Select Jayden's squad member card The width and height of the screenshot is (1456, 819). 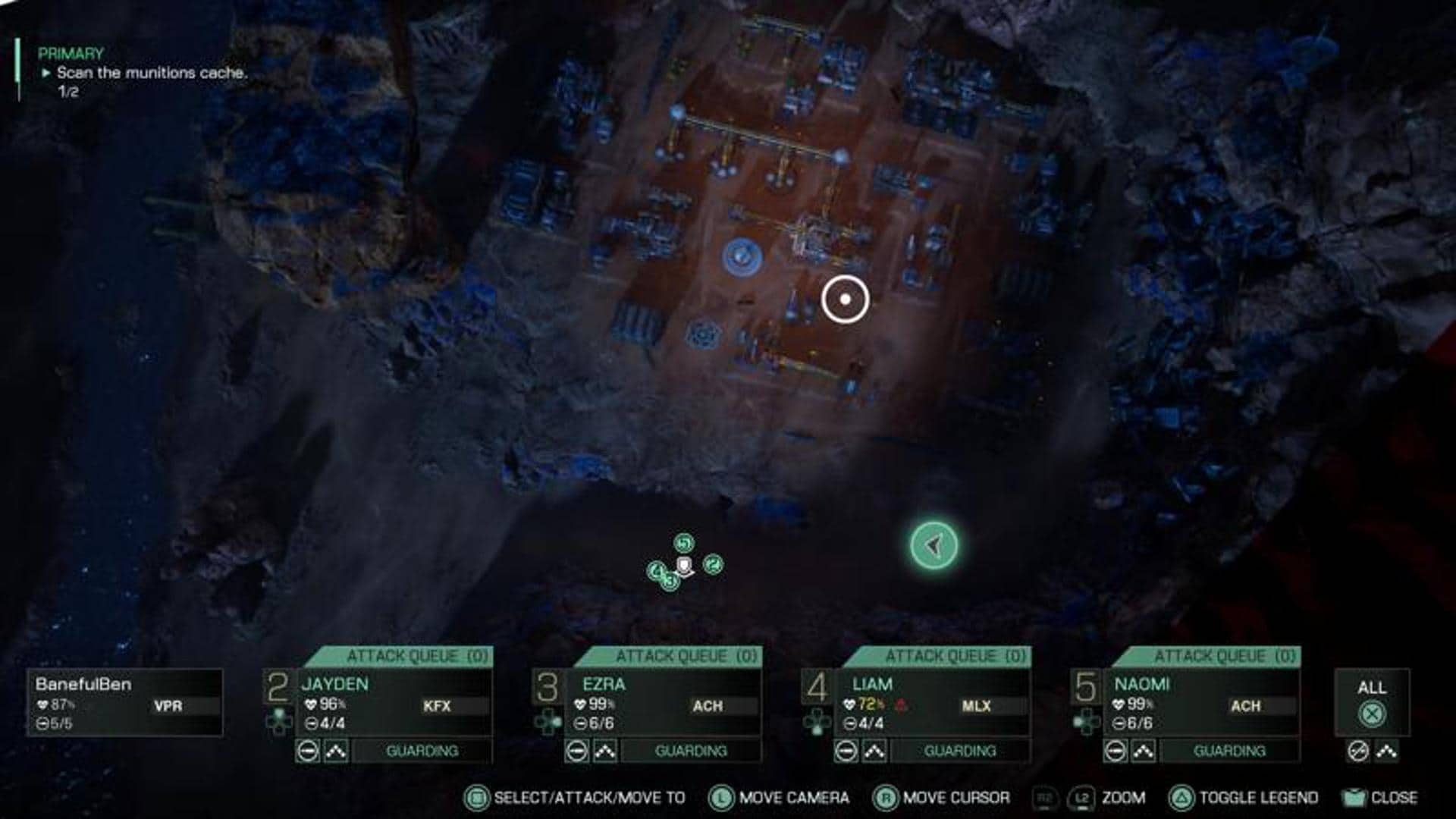(394, 703)
